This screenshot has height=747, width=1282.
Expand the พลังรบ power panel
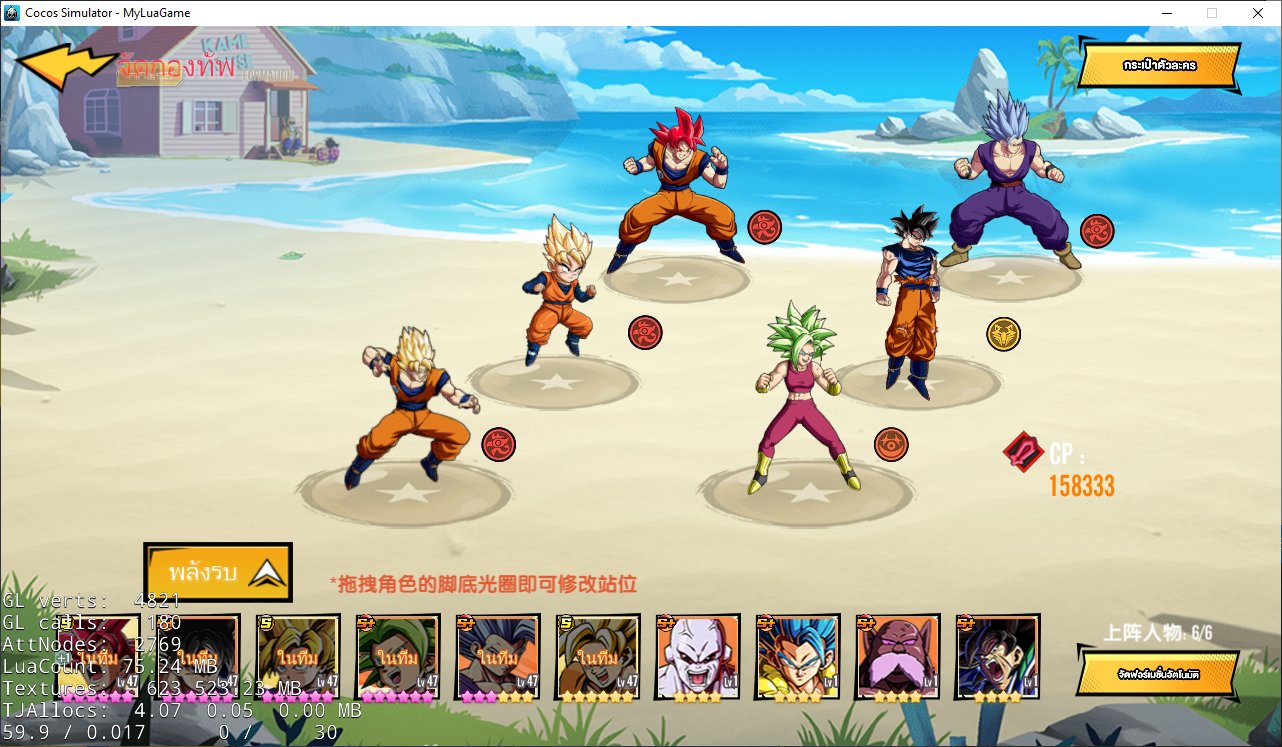click(x=218, y=572)
